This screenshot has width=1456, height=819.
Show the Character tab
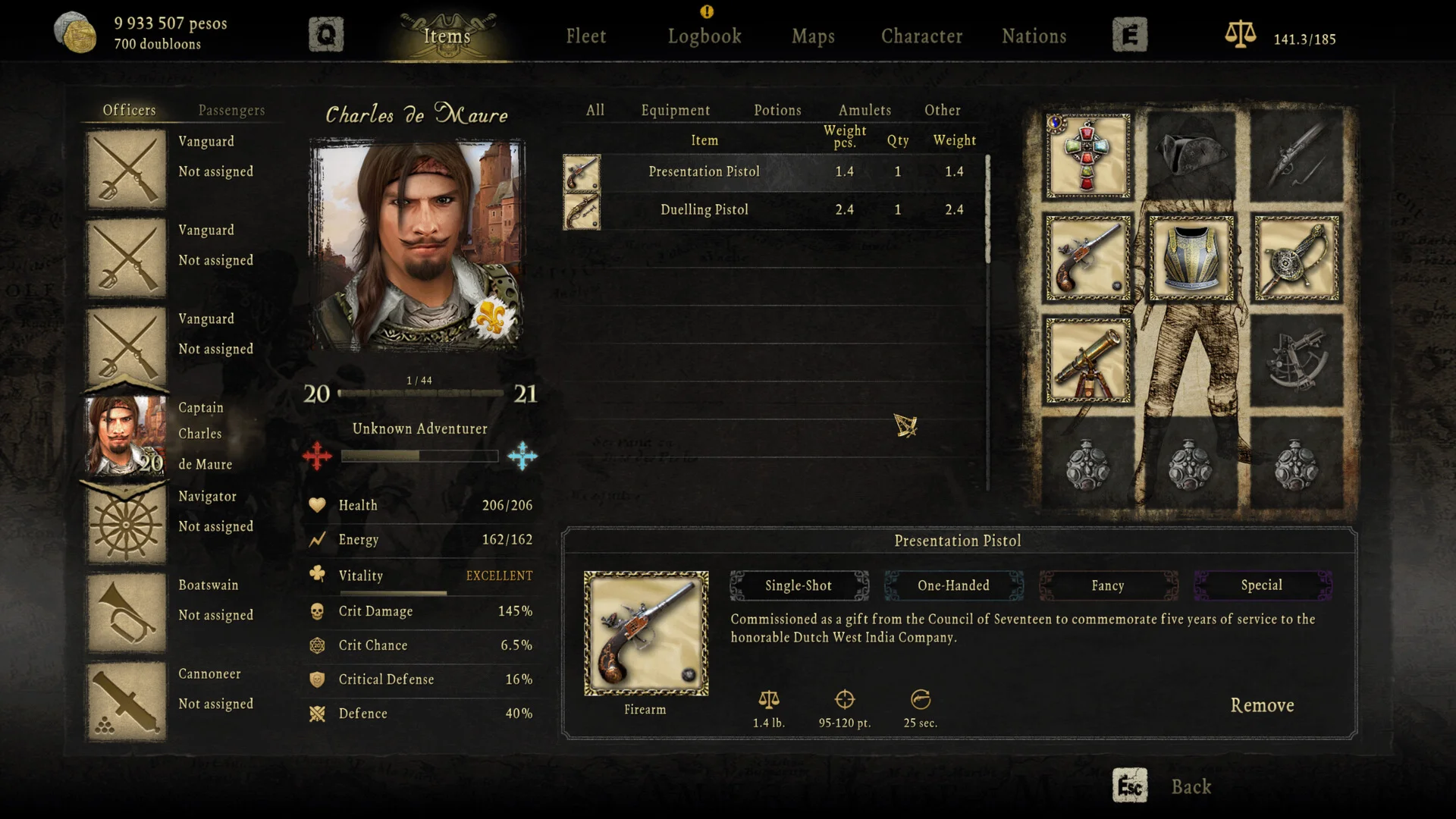click(921, 36)
